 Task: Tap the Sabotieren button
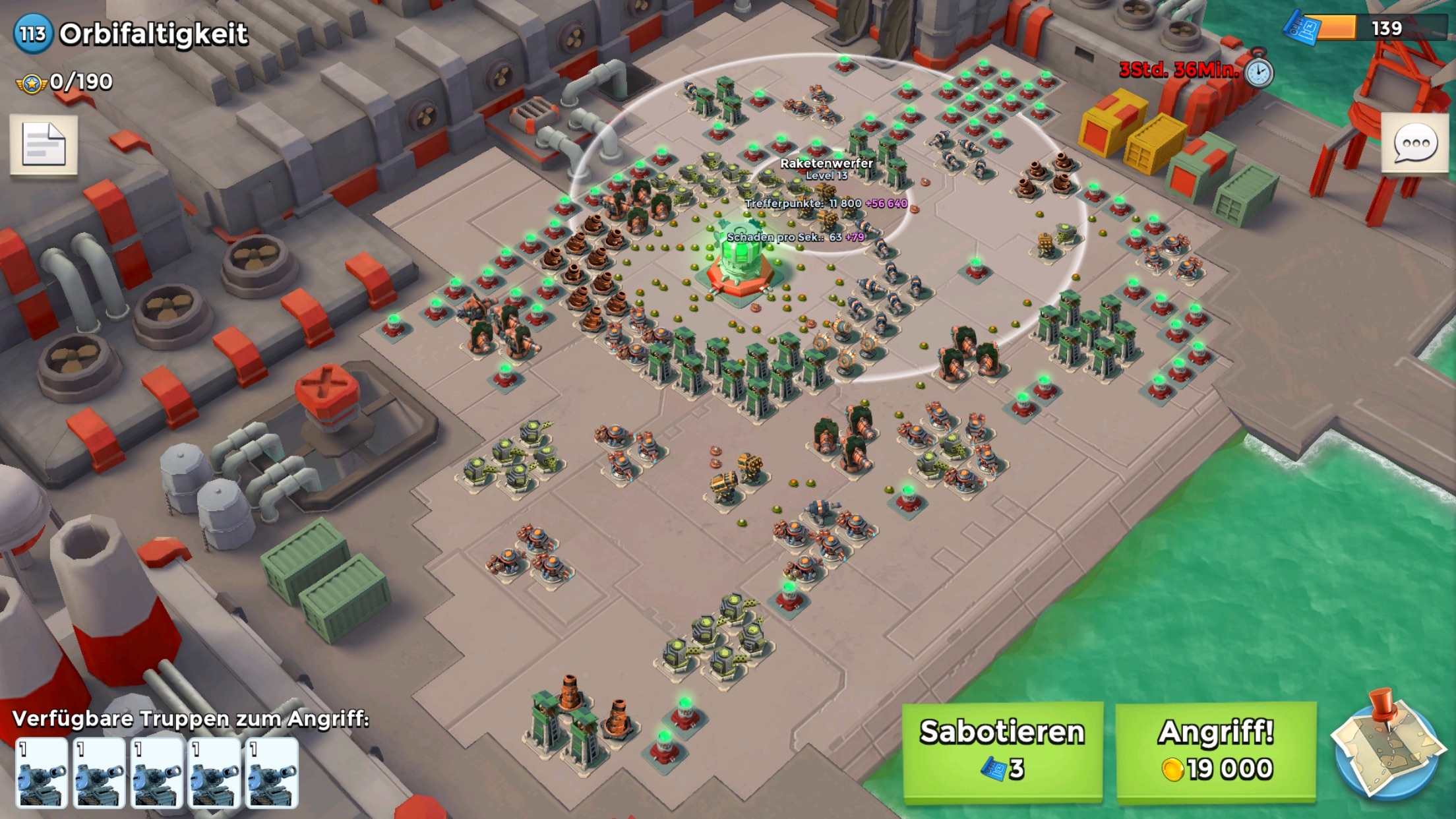[x=1002, y=752]
